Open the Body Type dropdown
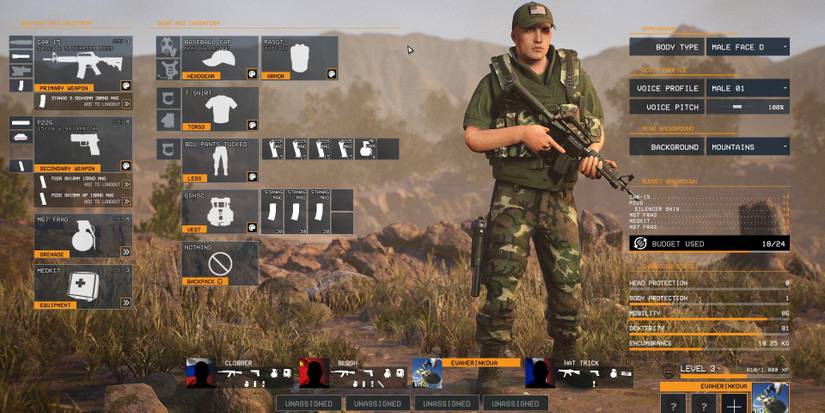 [x=746, y=47]
